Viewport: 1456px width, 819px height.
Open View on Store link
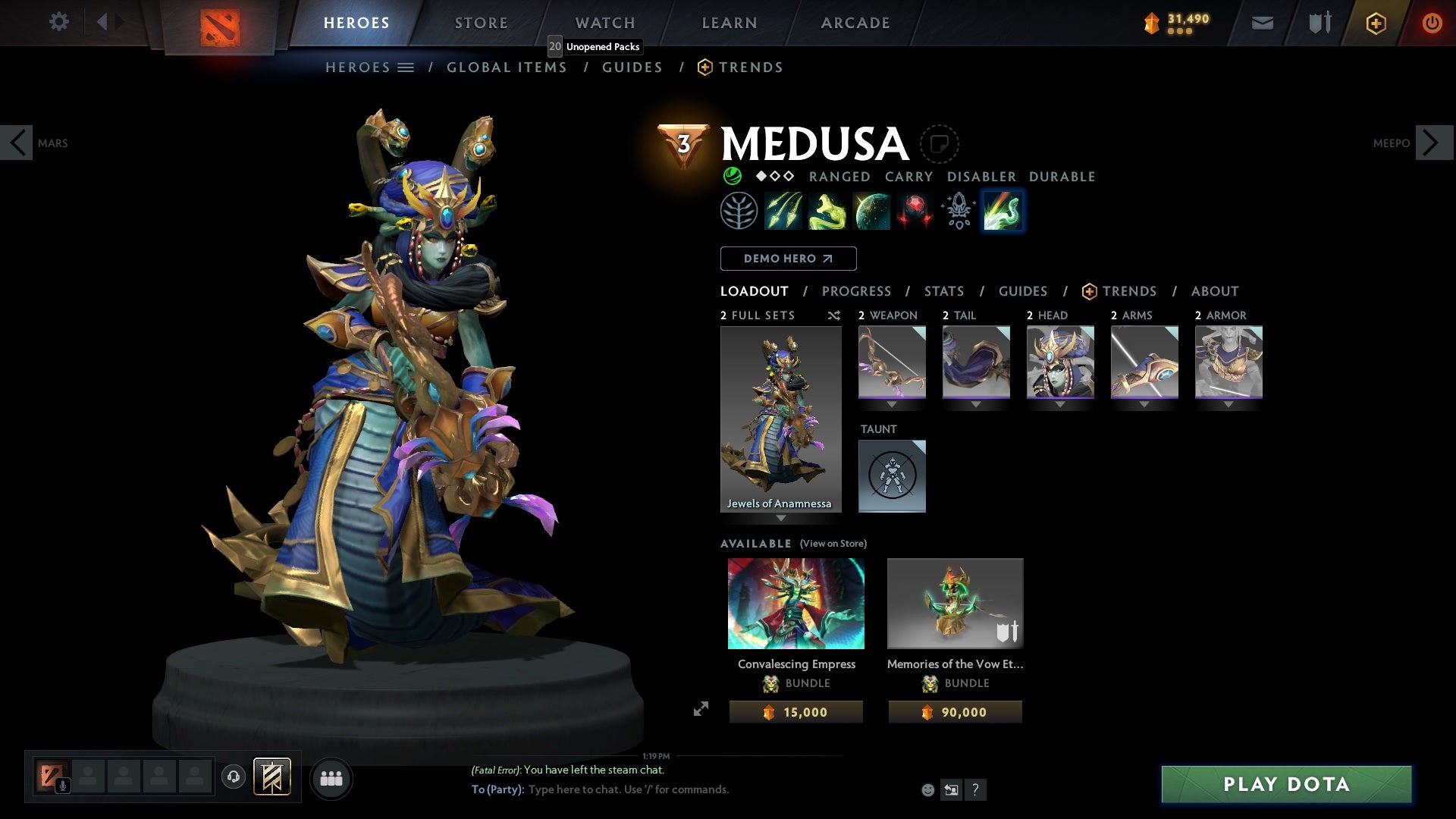coord(833,544)
